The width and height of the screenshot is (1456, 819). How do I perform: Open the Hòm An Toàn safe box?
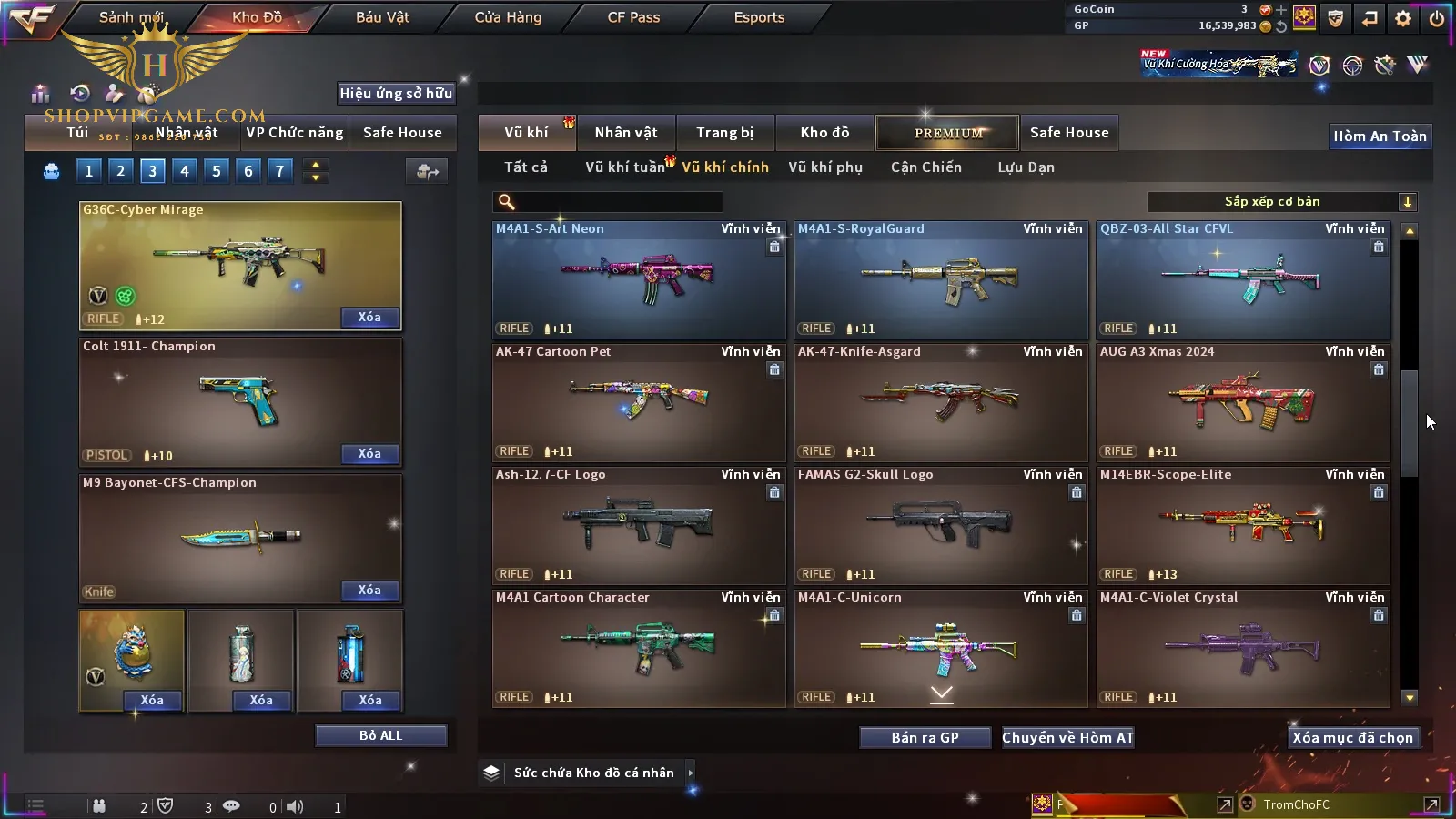tap(1380, 136)
